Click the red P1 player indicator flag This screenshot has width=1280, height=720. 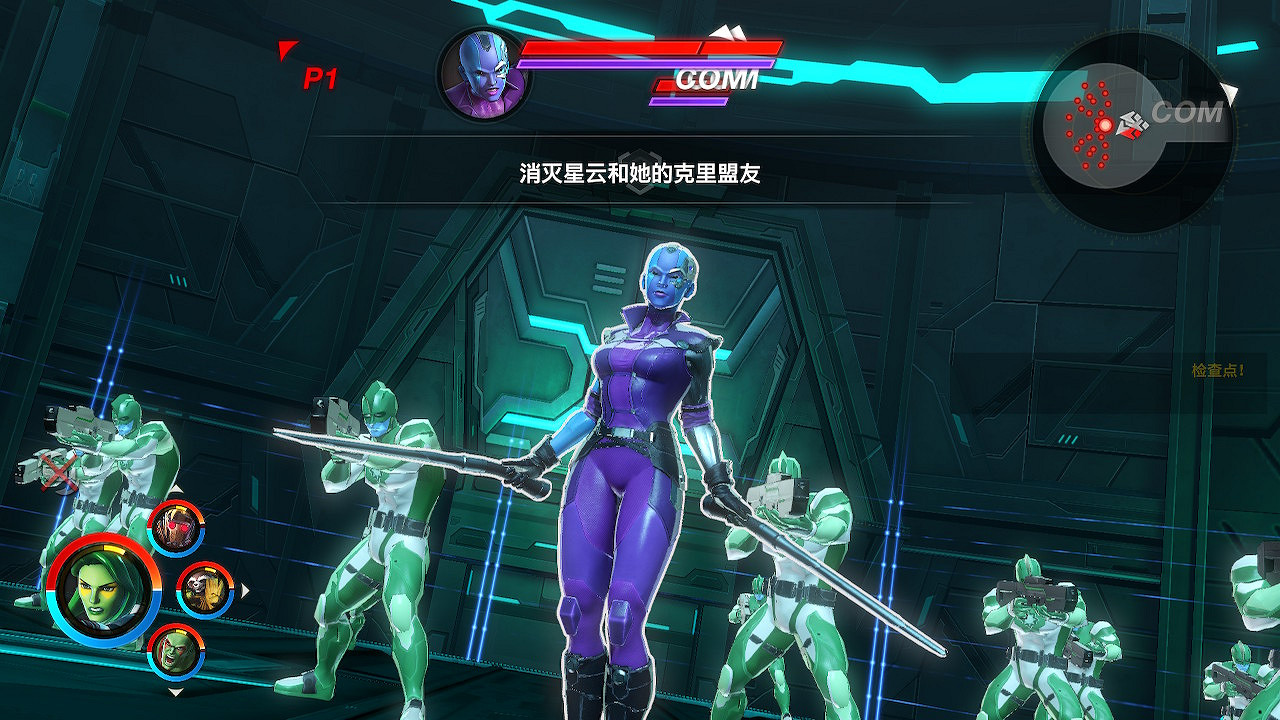coord(310,73)
